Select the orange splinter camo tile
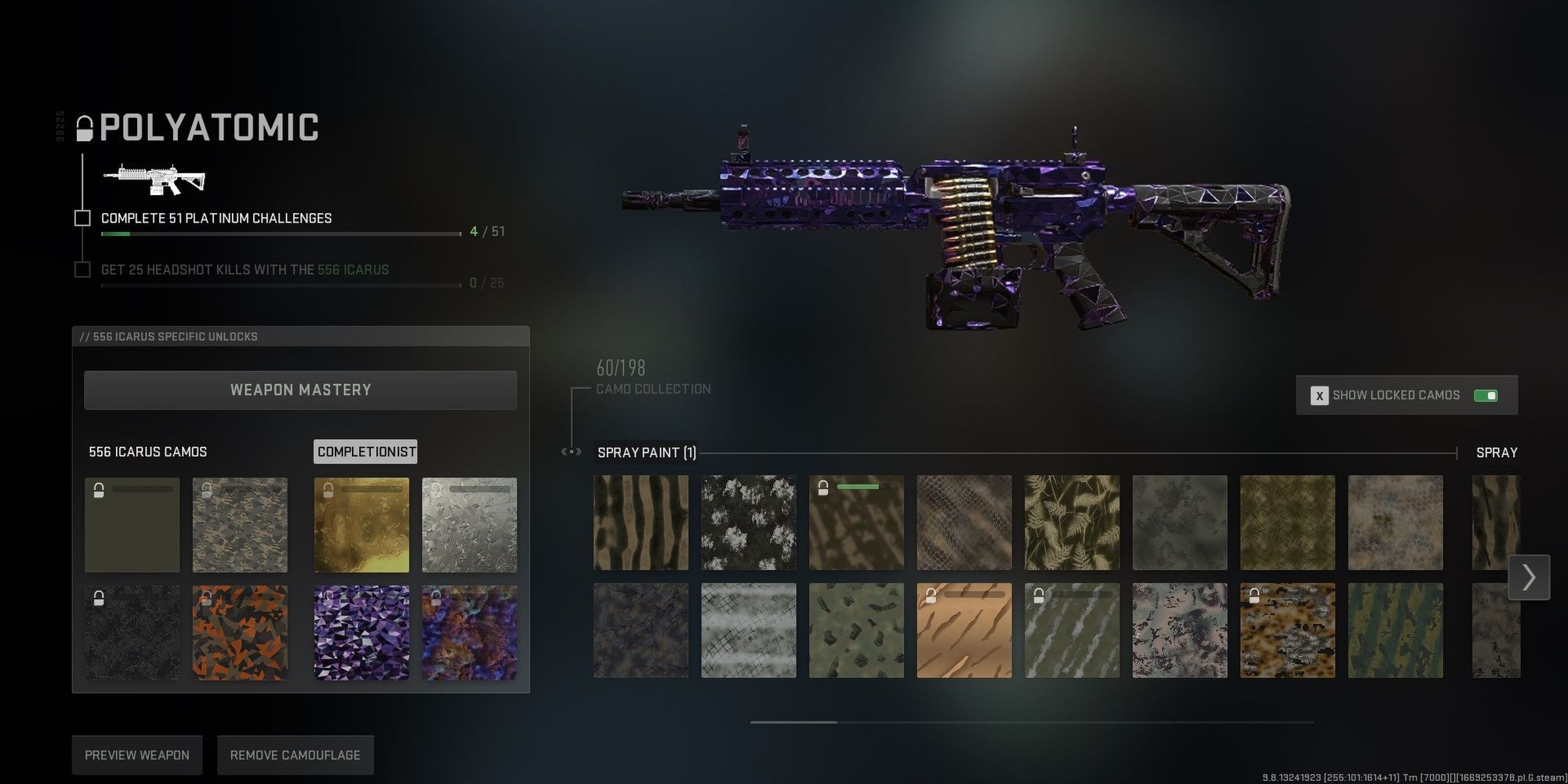Viewport: 1568px width, 784px height. coord(240,633)
